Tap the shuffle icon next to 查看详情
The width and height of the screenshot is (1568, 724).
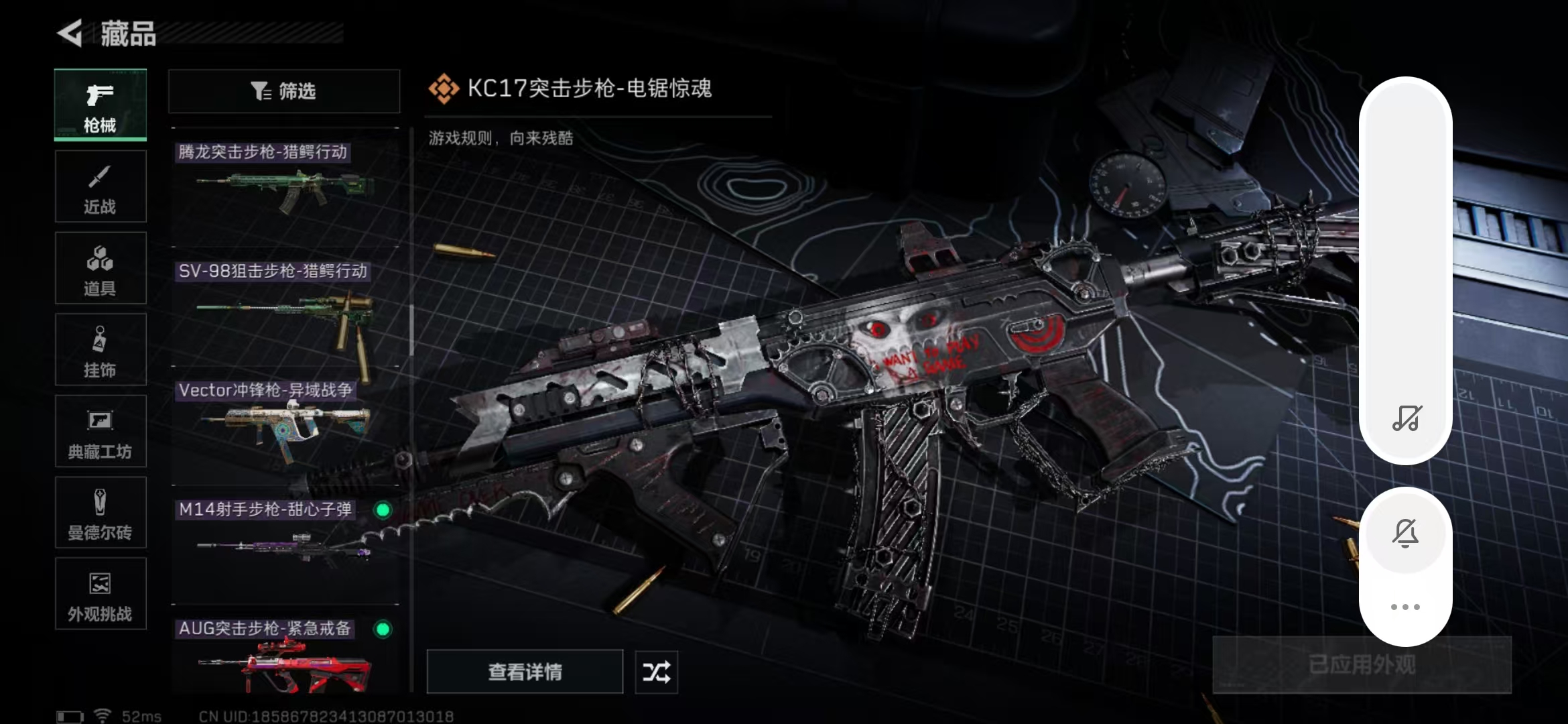(x=655, y=672)
